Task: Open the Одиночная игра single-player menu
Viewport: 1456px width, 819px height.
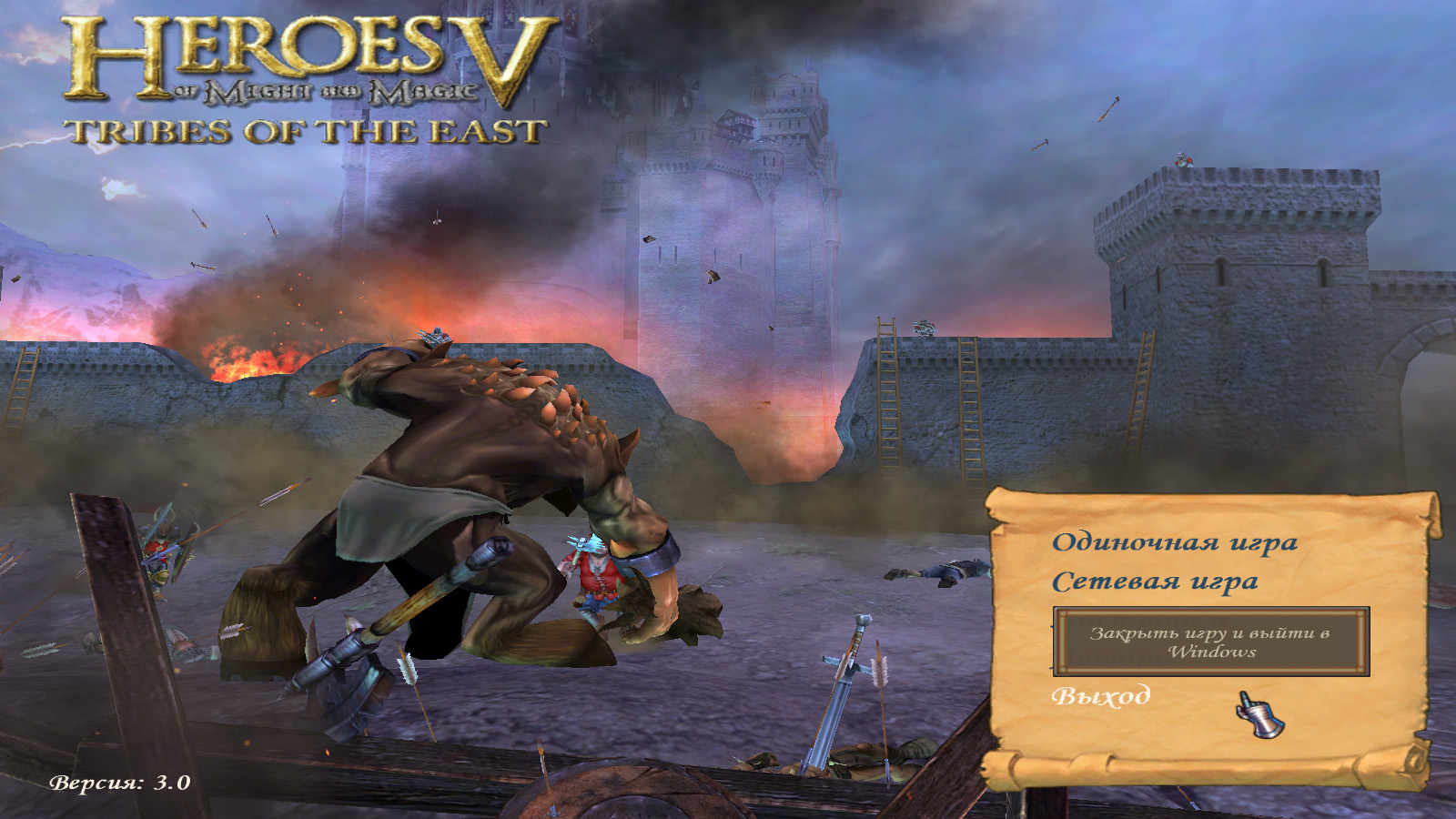Action: (x=1174, y=542)
